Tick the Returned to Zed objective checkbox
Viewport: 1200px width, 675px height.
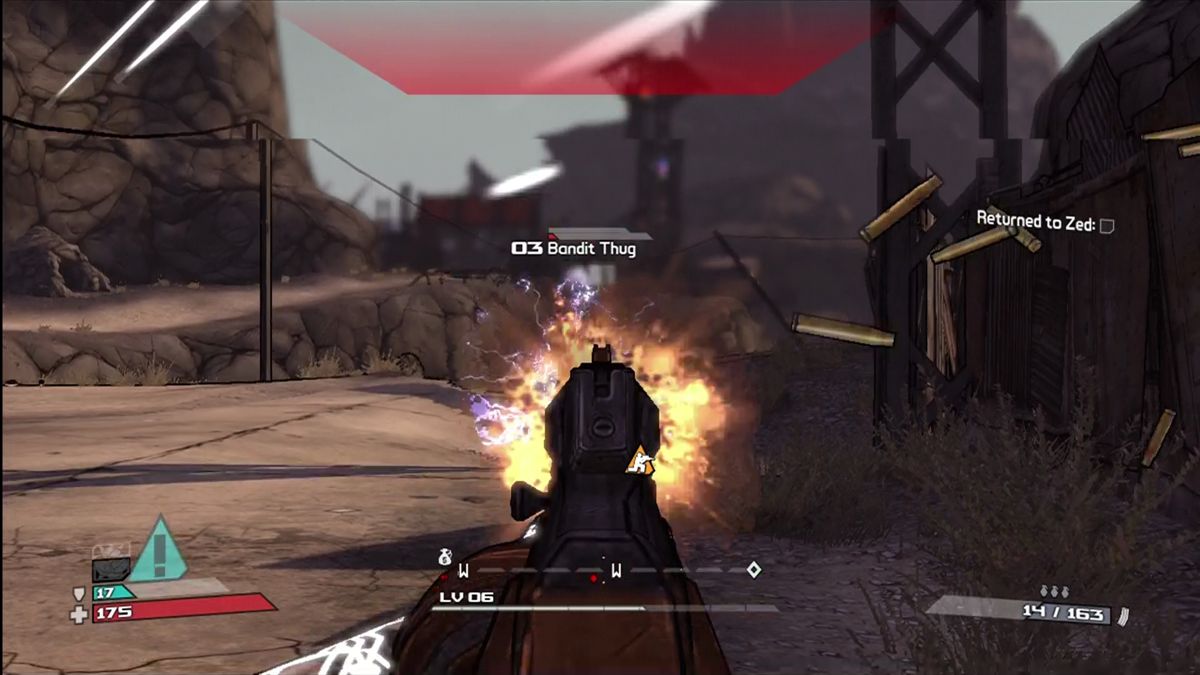(x=1106, y=226)
